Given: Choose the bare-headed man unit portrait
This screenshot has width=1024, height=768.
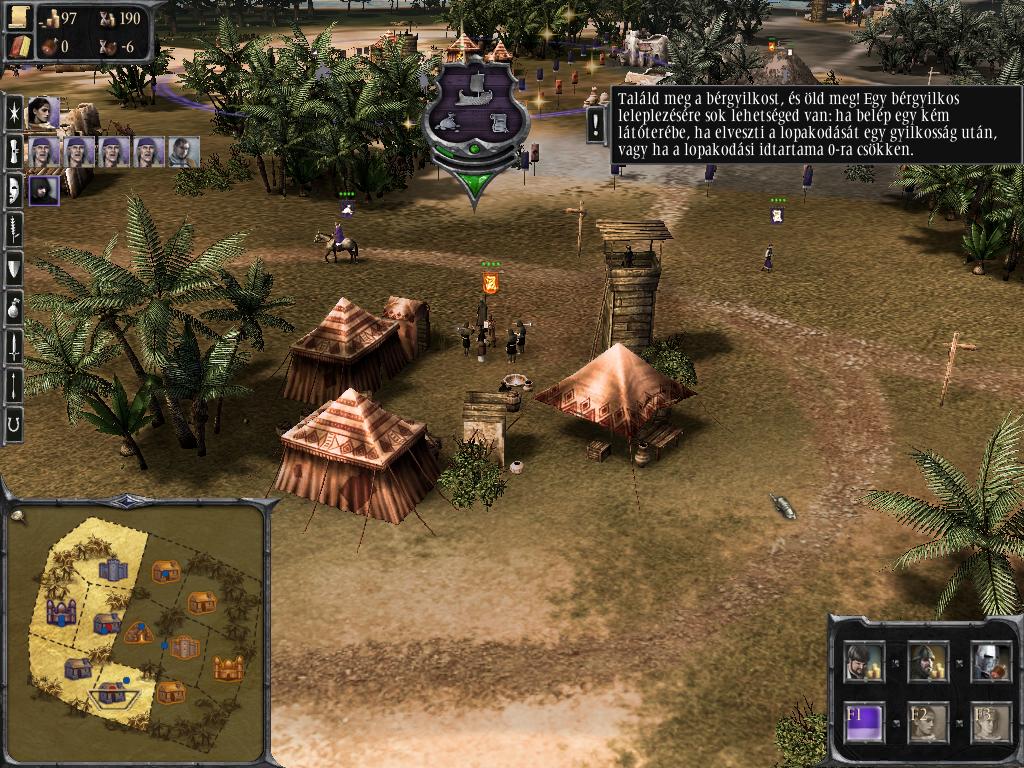Looking at the screenshot, I should click(184, 151).
